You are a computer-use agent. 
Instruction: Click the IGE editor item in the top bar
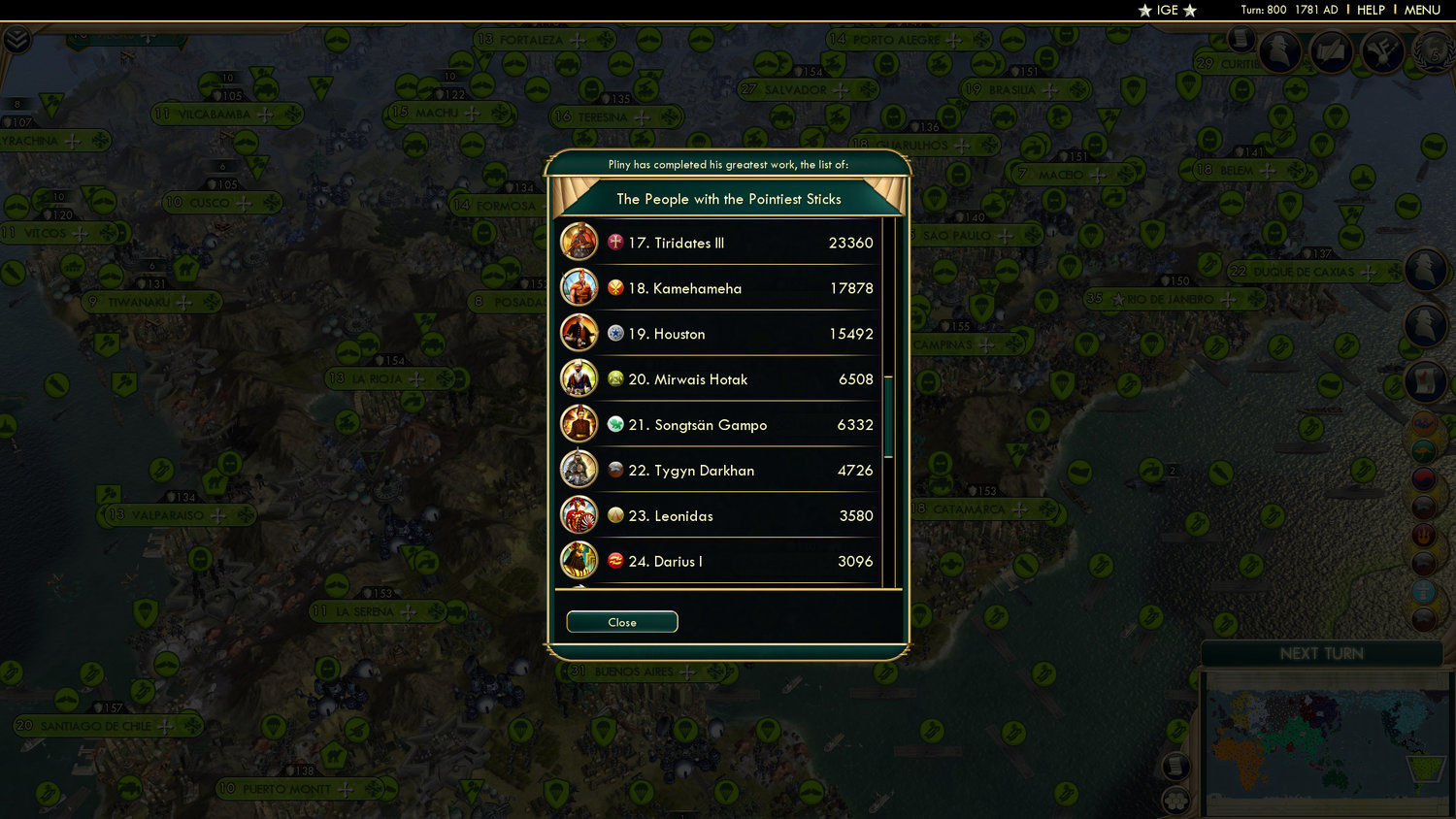pyautogui.click(x=1168, y=11)
